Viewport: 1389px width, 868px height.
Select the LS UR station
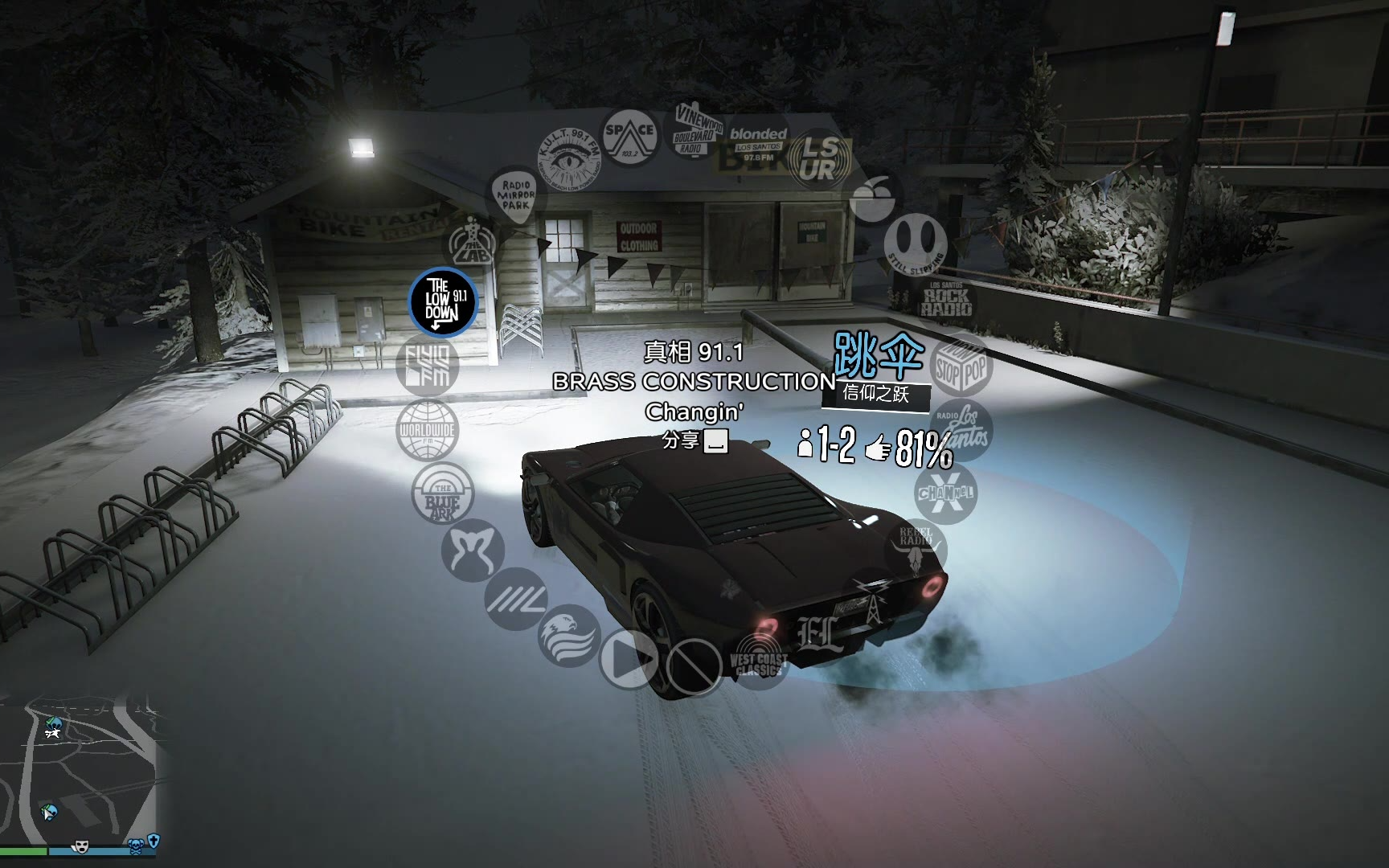pos(817,158)
